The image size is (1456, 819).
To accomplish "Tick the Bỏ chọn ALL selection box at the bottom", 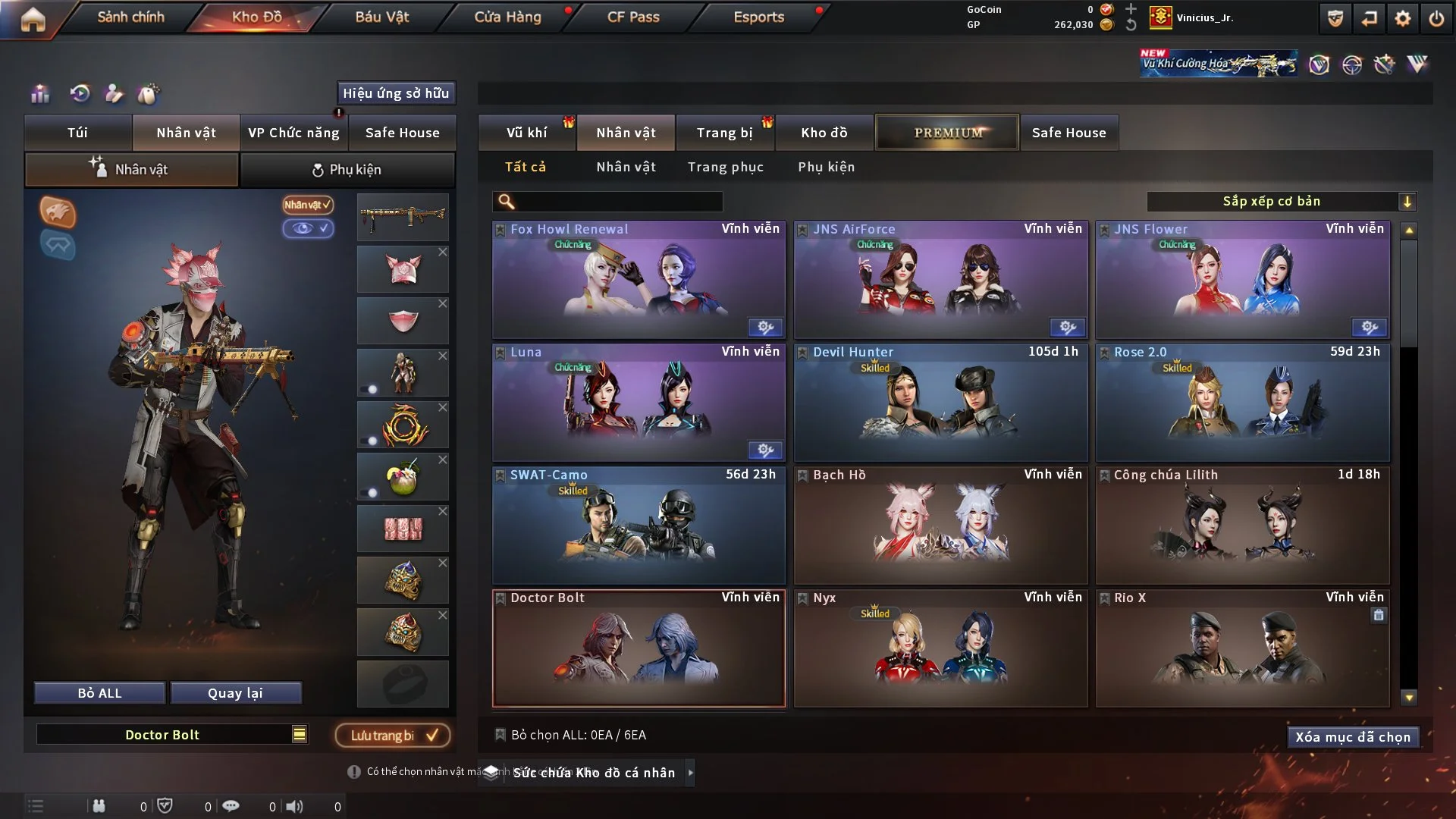I will [500, 735].
